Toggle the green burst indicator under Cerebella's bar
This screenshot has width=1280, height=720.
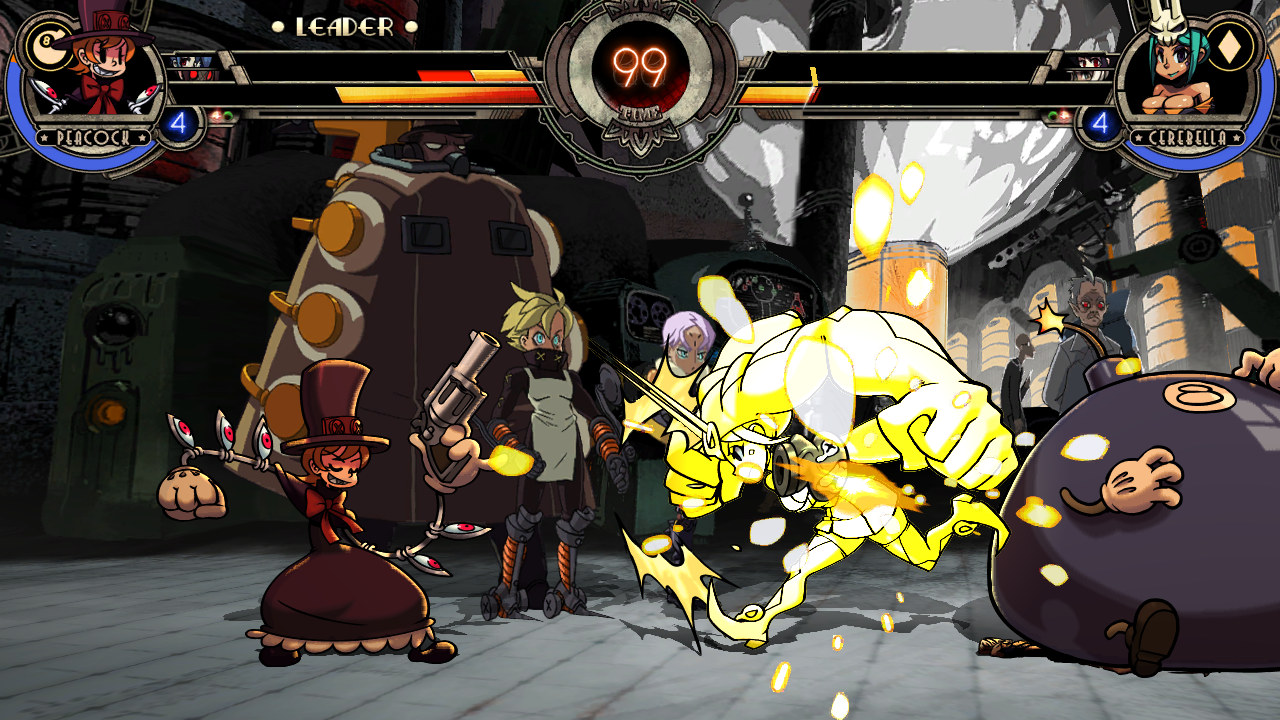[x=1053, y=114]
